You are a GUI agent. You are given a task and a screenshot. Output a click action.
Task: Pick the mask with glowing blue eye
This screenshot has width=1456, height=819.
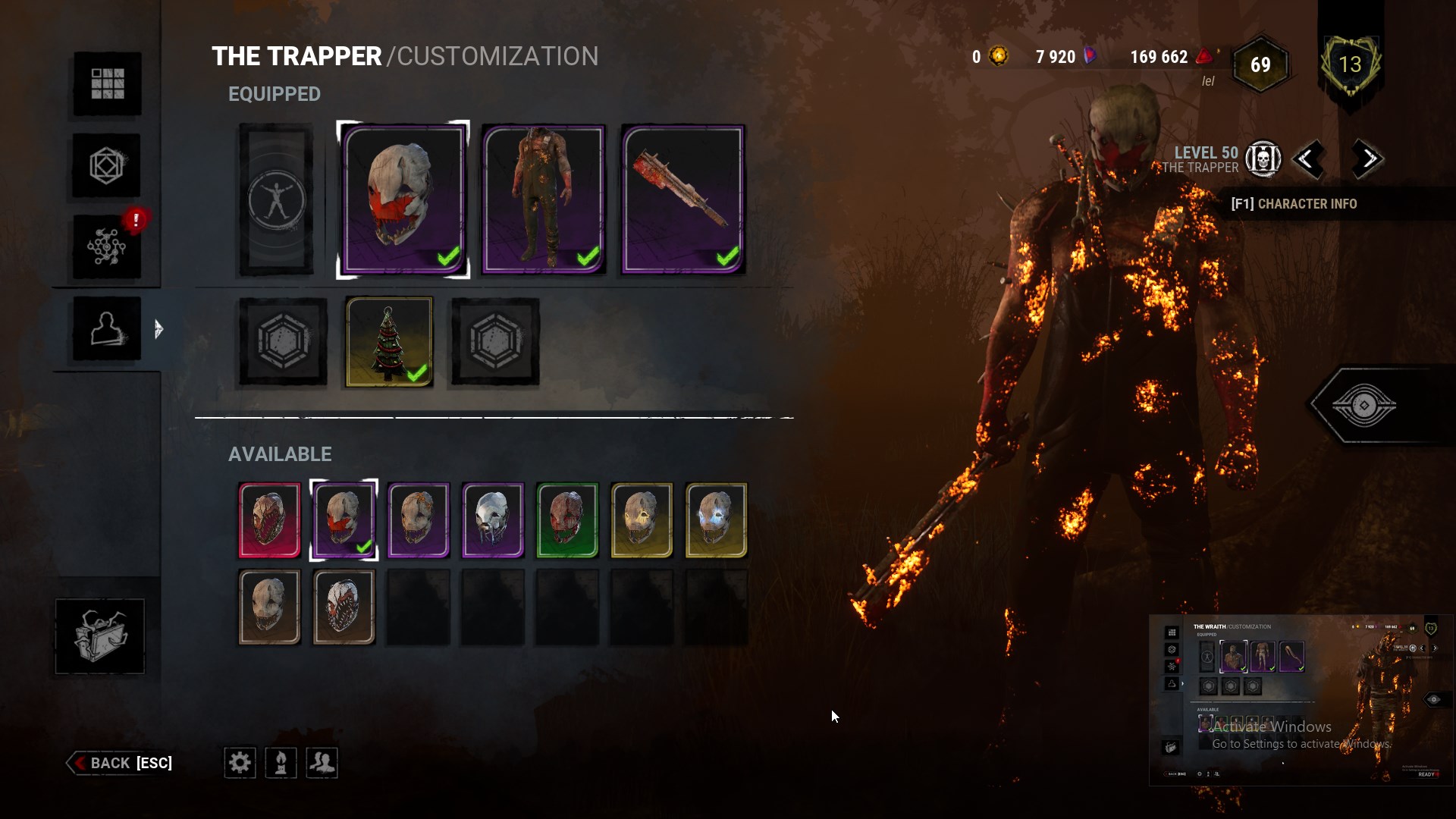716,520
